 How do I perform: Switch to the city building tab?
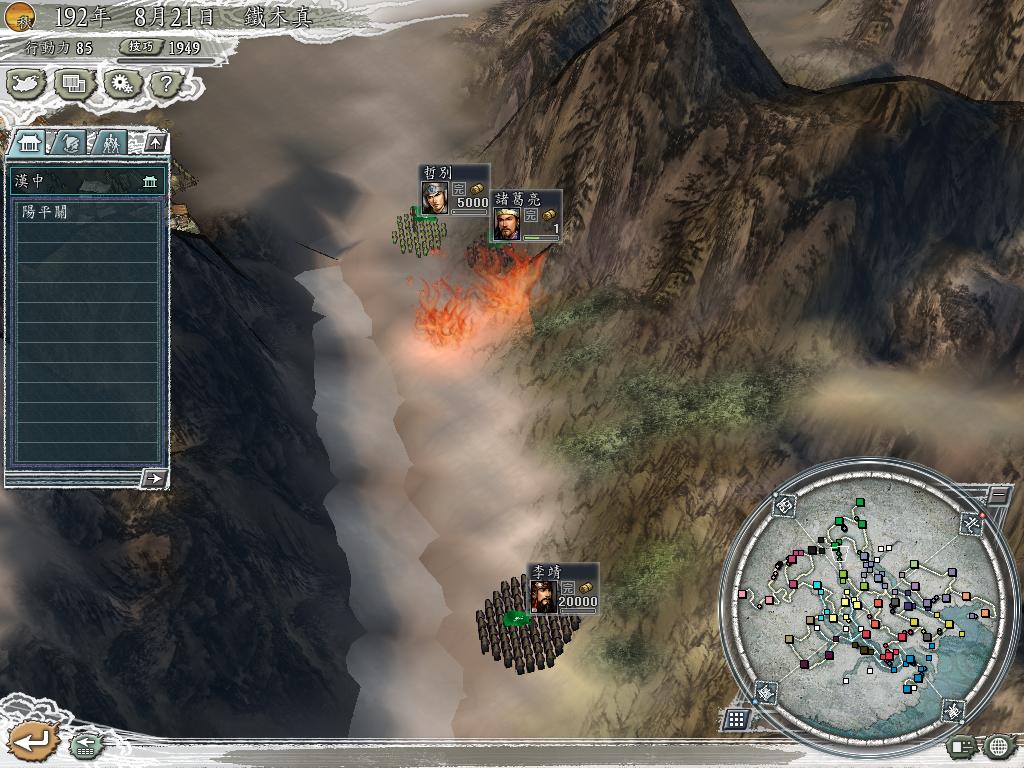[x=30, y=143]
